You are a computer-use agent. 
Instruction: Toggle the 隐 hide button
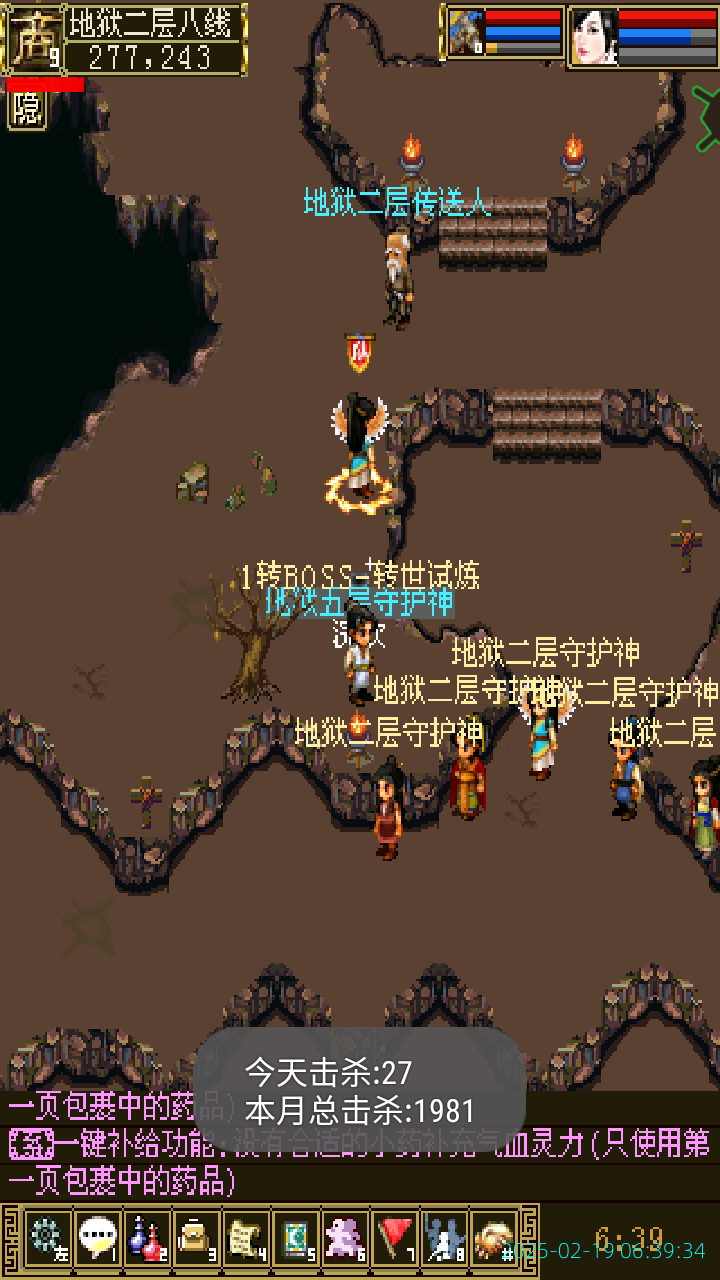pyautogui.click(x=27, y=108)
